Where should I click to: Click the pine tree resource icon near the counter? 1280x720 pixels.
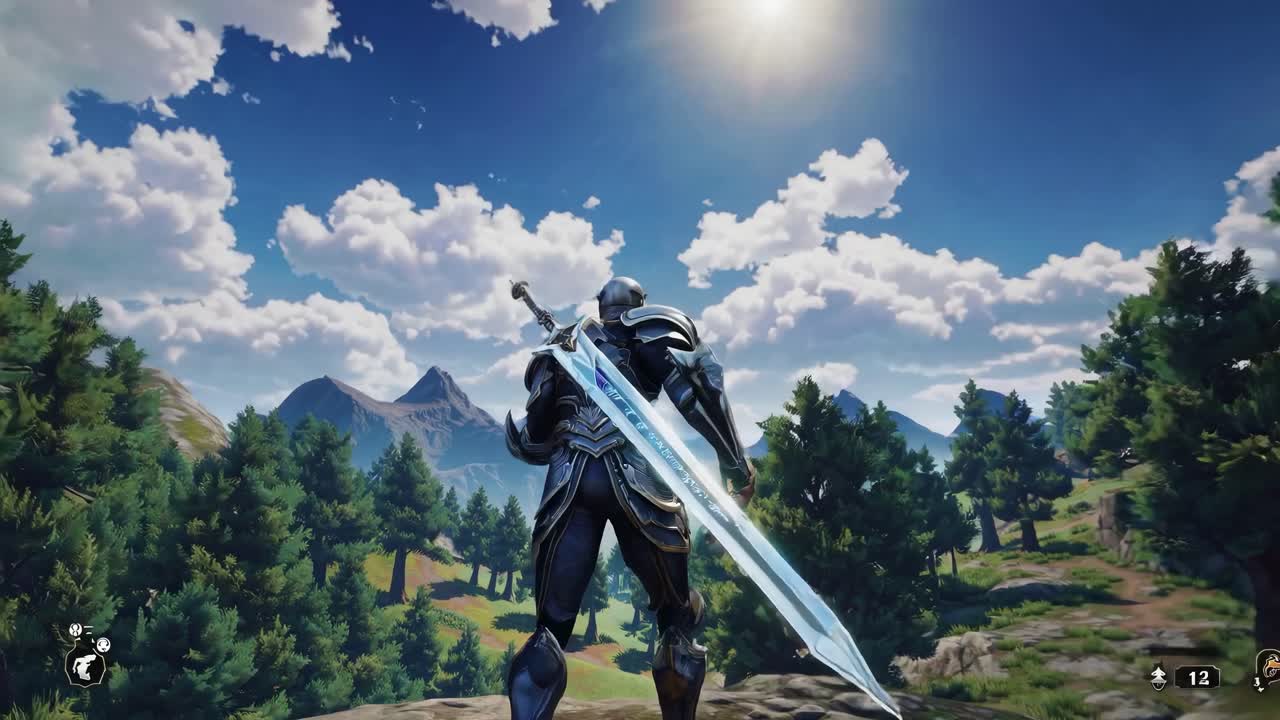[x=1158, y=675]
